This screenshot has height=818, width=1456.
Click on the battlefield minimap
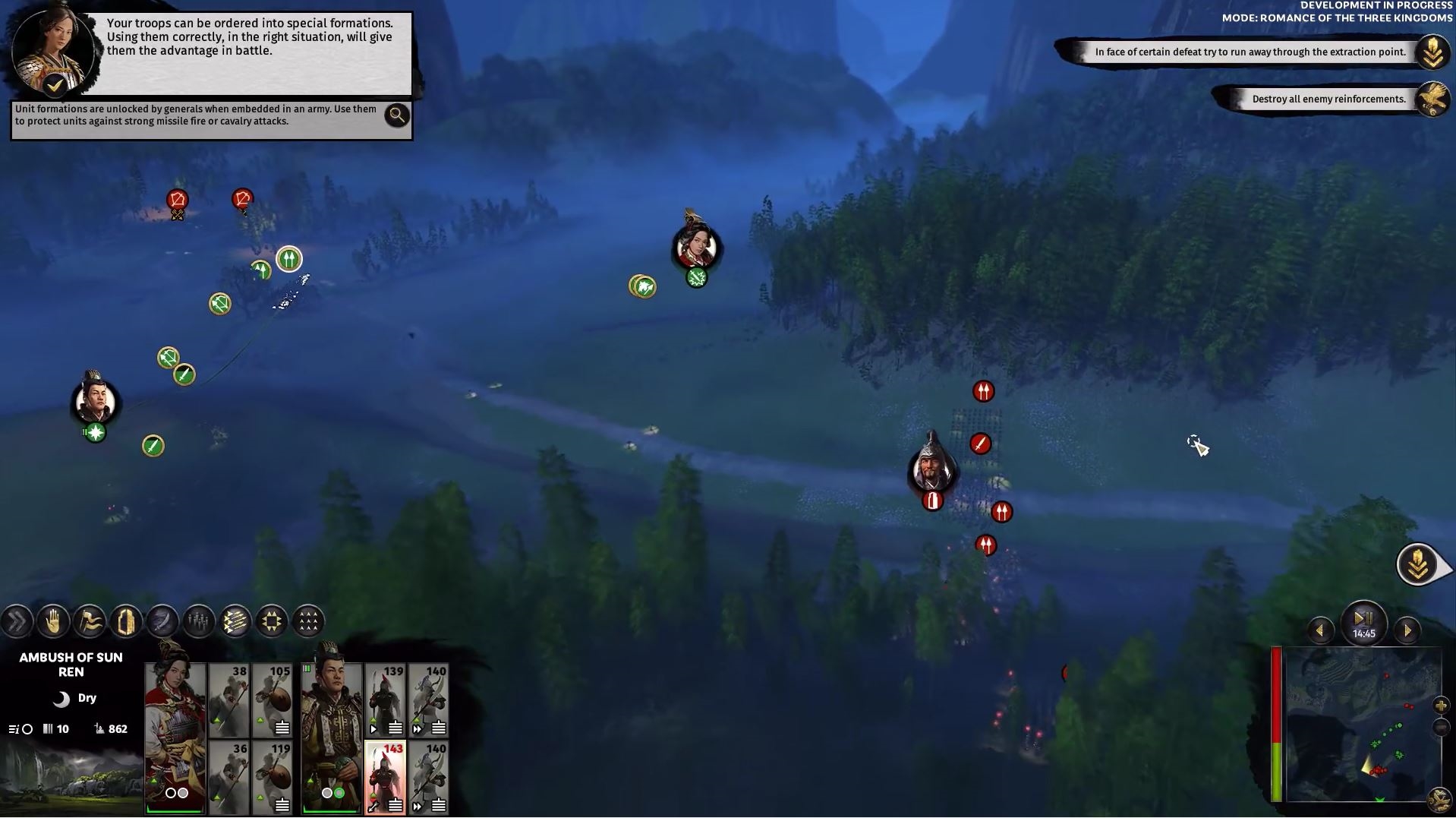1358,725
